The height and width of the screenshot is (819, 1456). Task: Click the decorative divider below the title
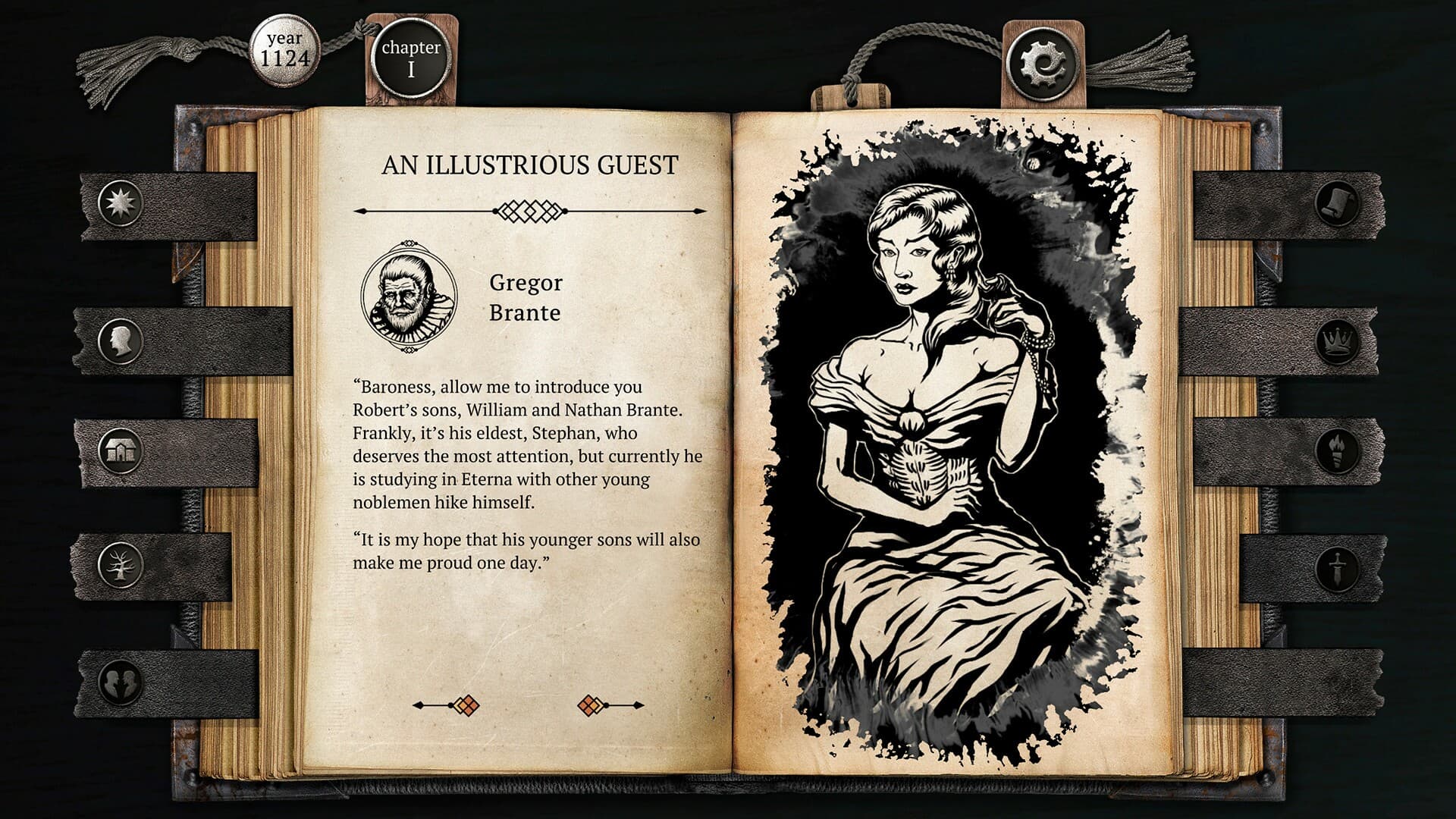click(x=531, y=211)
